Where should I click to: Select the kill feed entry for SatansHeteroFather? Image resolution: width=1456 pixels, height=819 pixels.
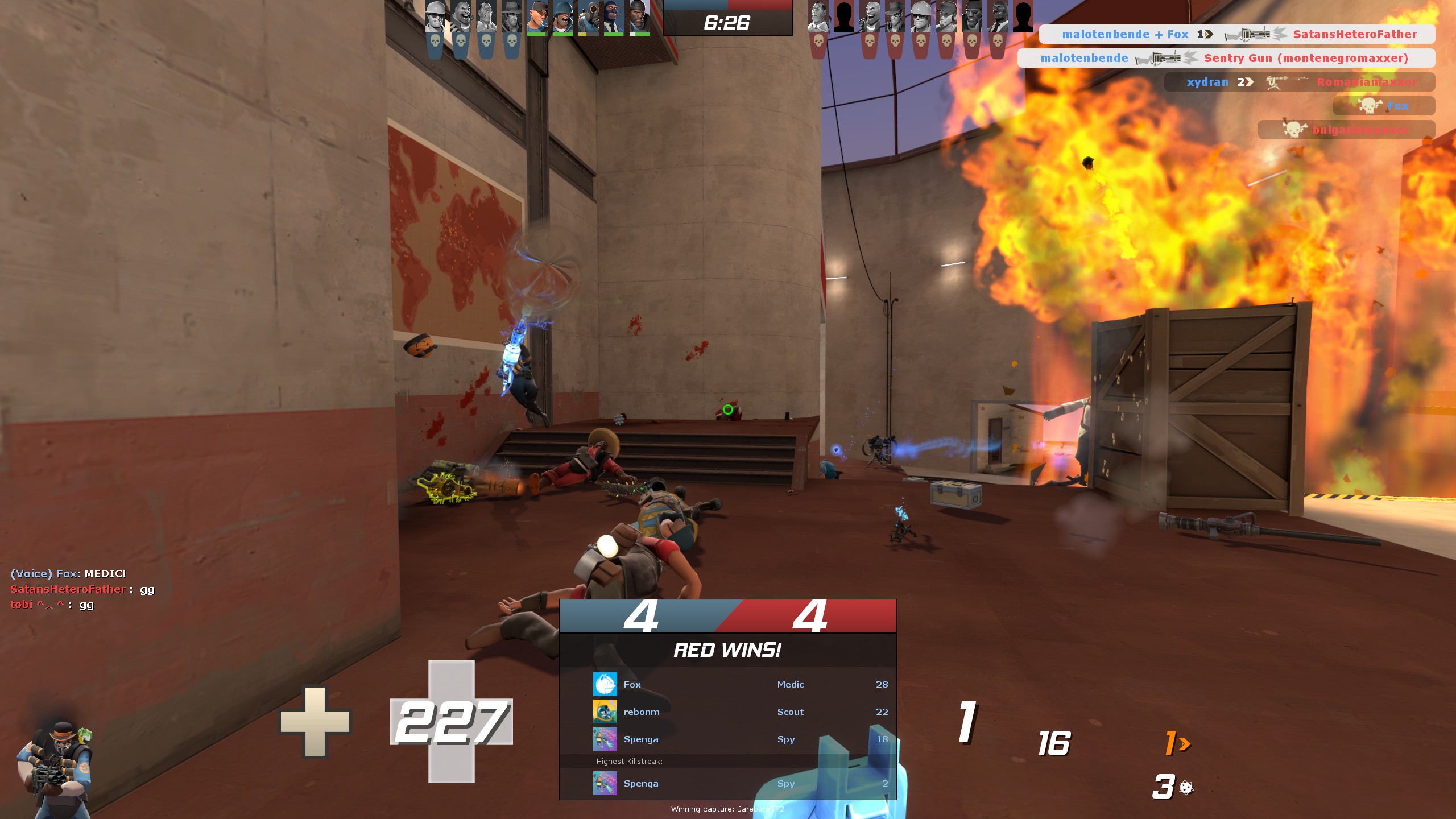coord(1237,34)
